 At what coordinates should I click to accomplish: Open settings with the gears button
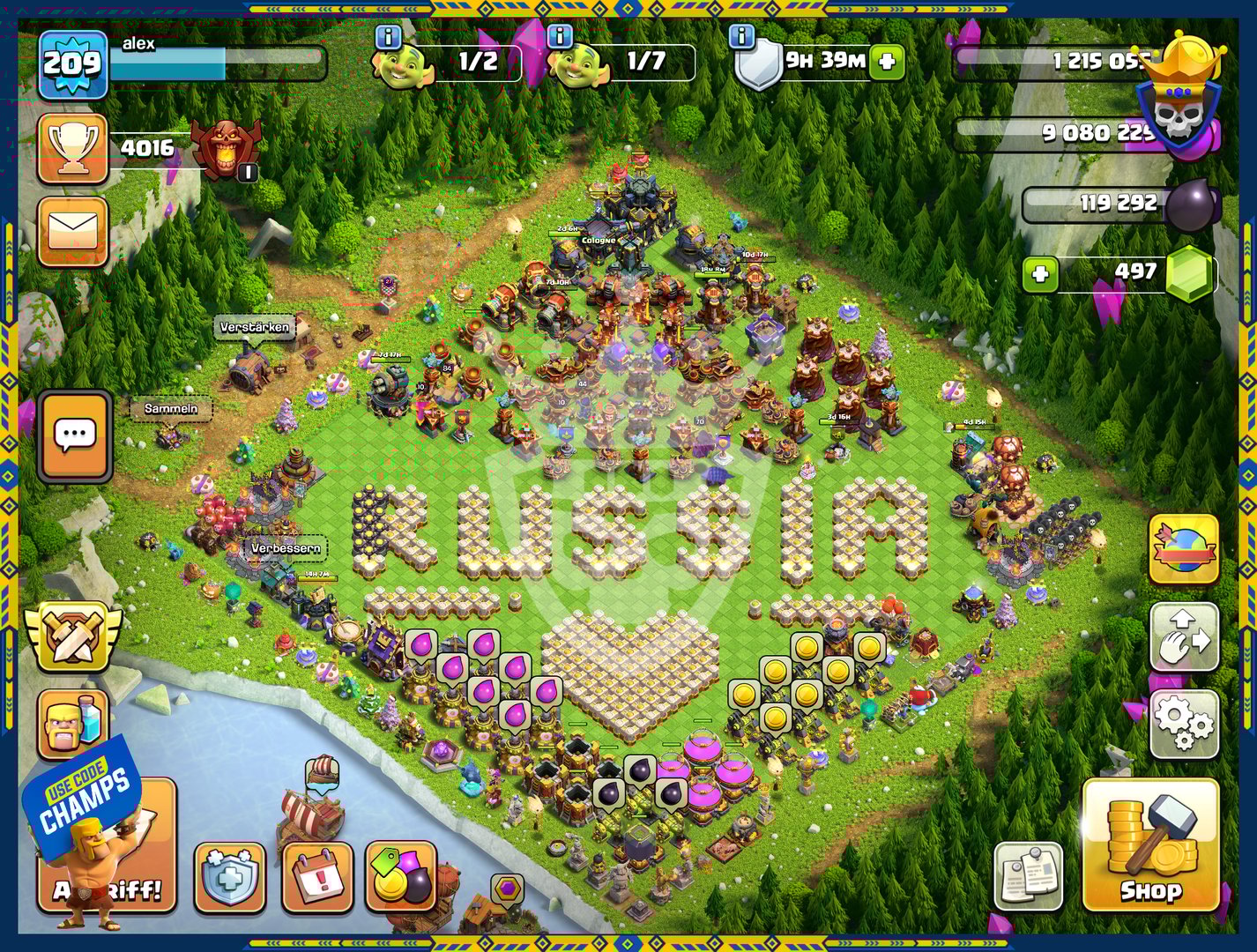coord(1185,724)
